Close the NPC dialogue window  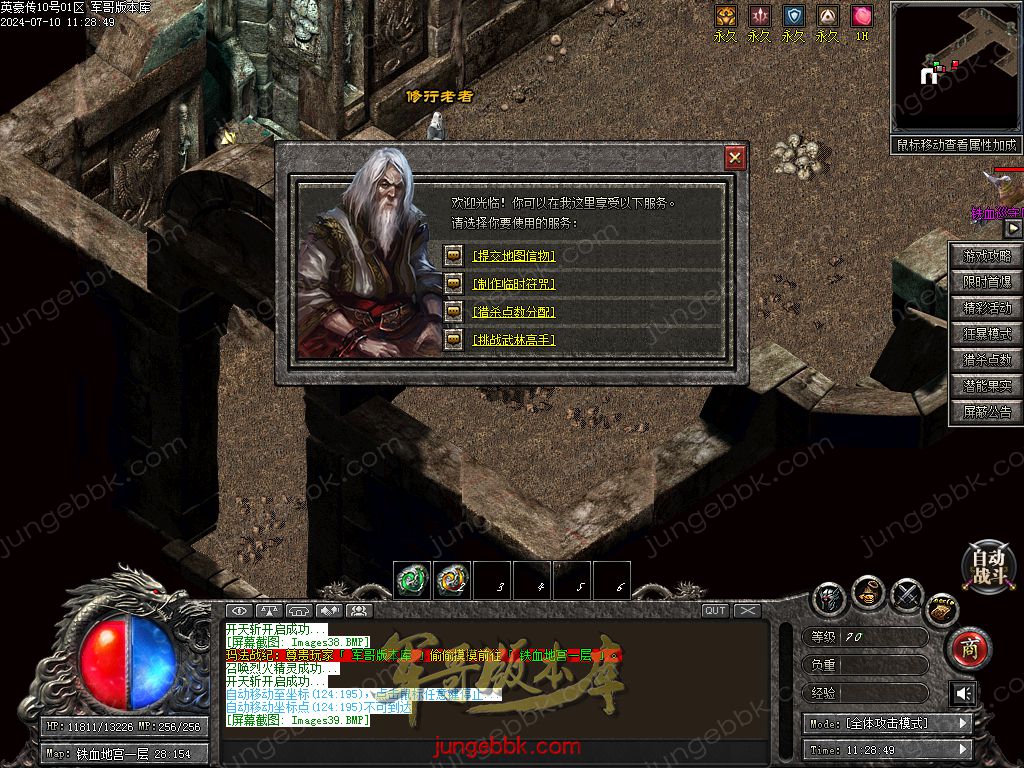pyautogui.click(x=735, y=158)
